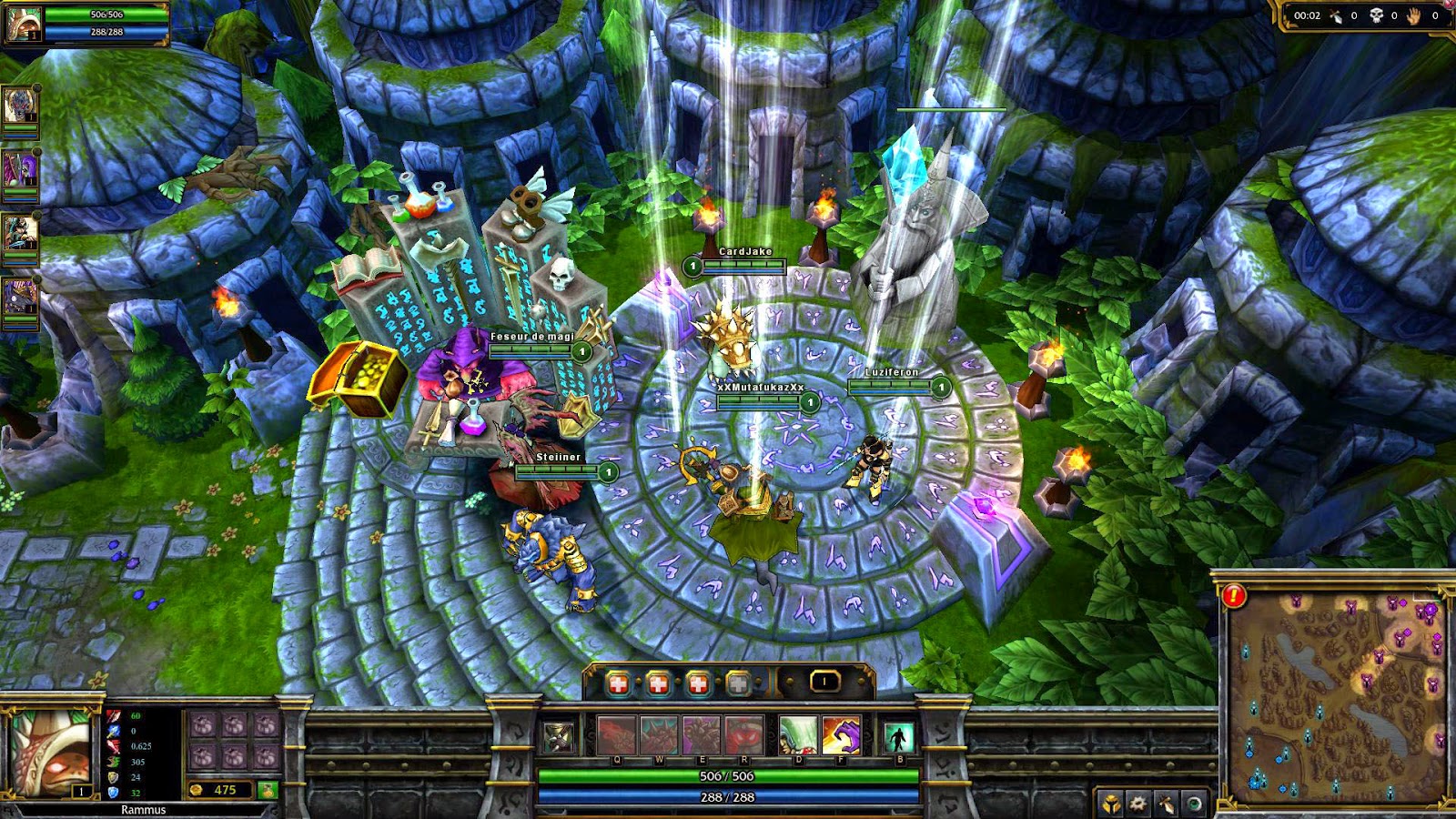Screen dimensions: 1456x819
Task: Activate the B recall icon
Action: 899,737
